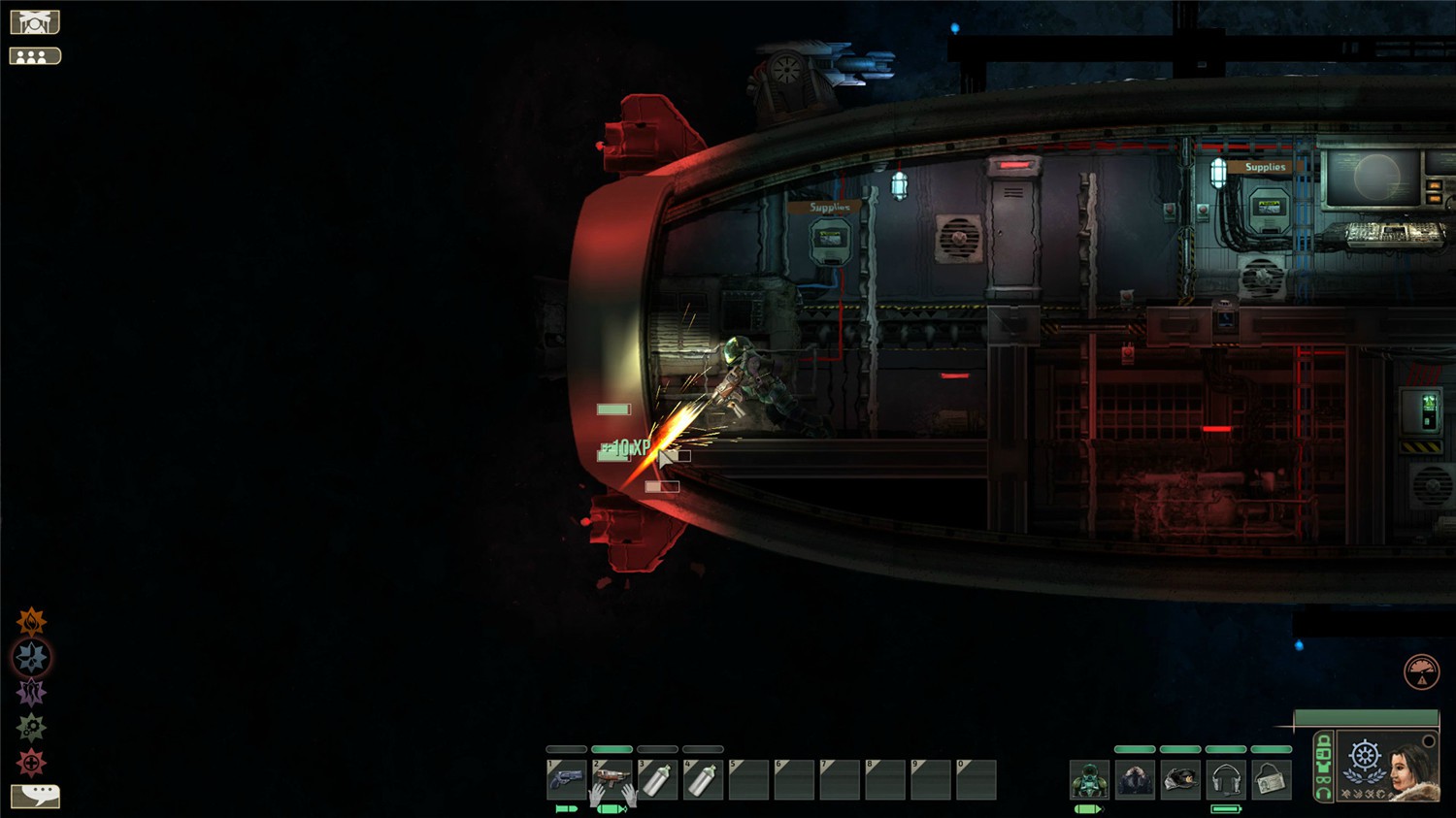
Task: Select the equipped headset slot
Action: (x=1225, y=778)
